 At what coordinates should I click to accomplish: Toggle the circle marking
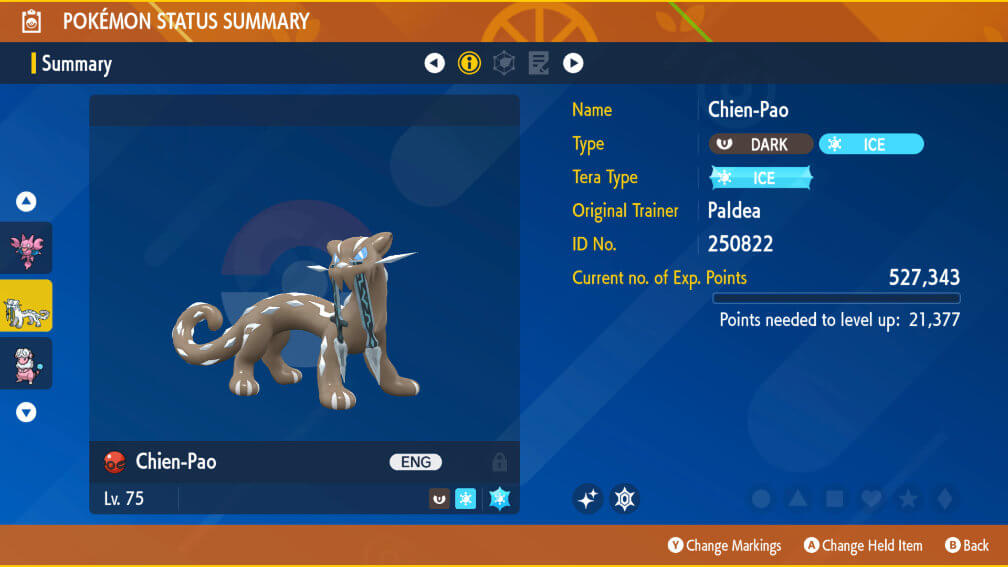[761, 498]
